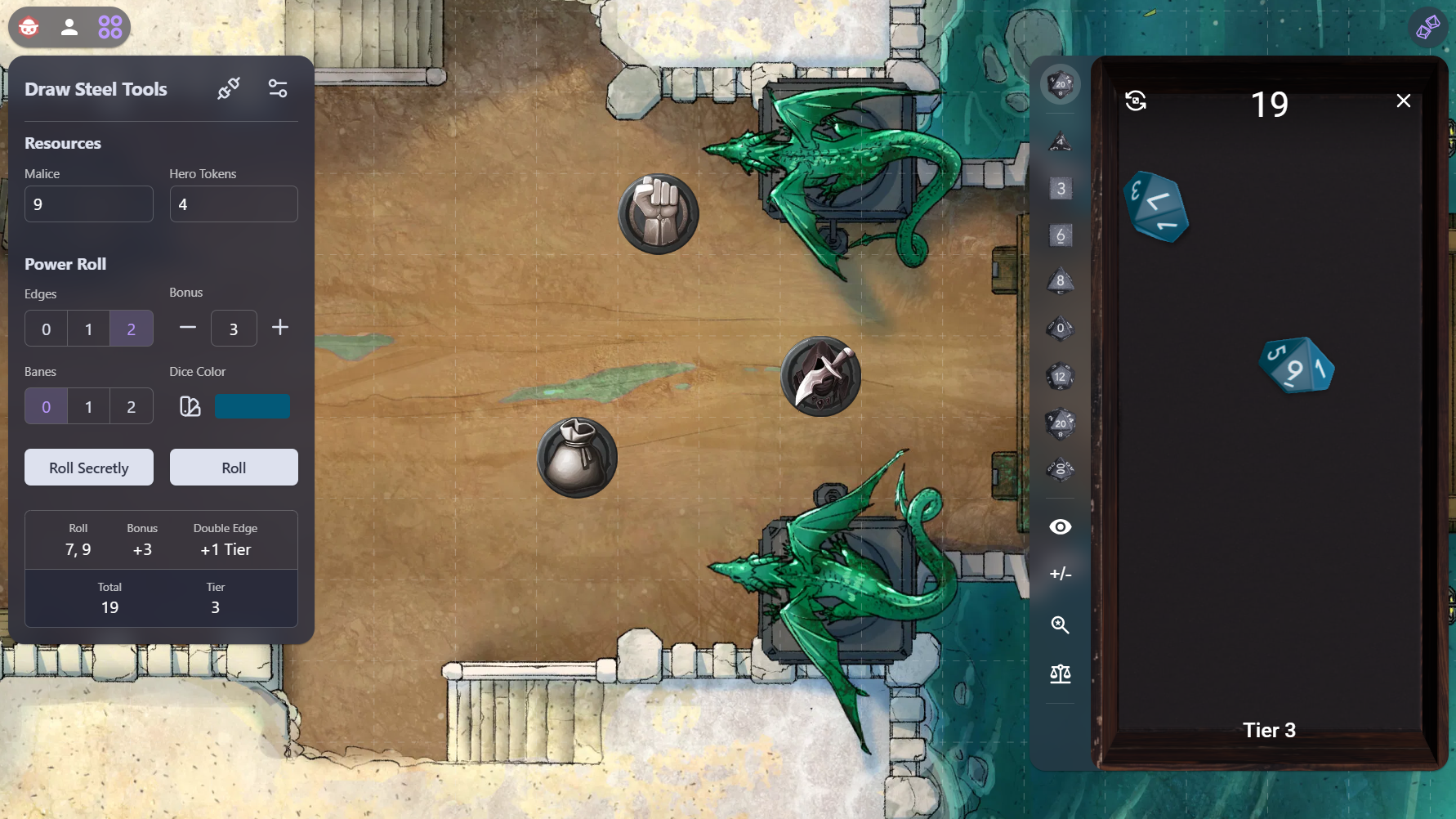Increase the Bonus with the plus button
The width and height of the screenshot is (1456, 819).
[280, 328]
